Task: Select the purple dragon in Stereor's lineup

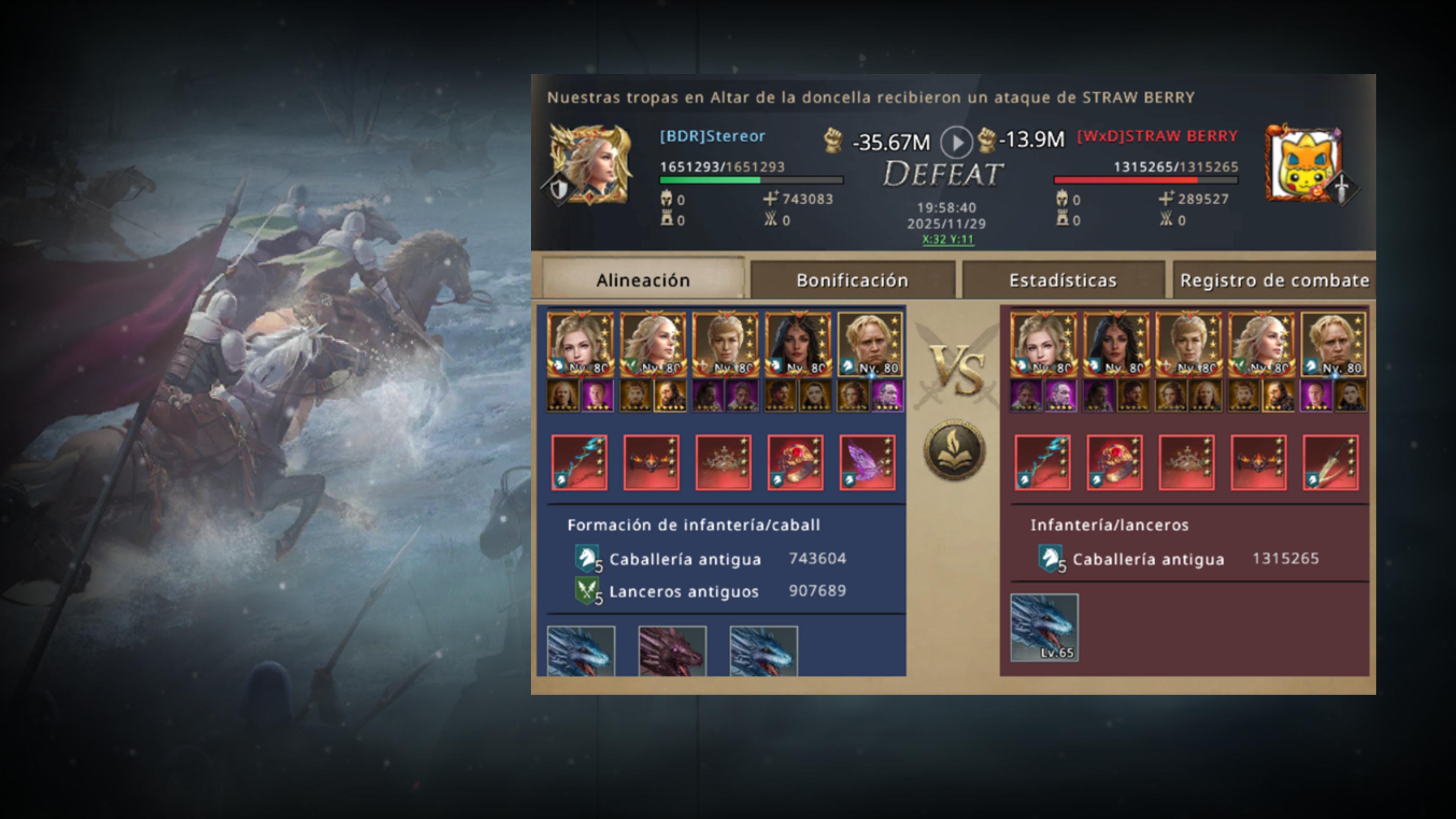Action: [x=672, y=651]
